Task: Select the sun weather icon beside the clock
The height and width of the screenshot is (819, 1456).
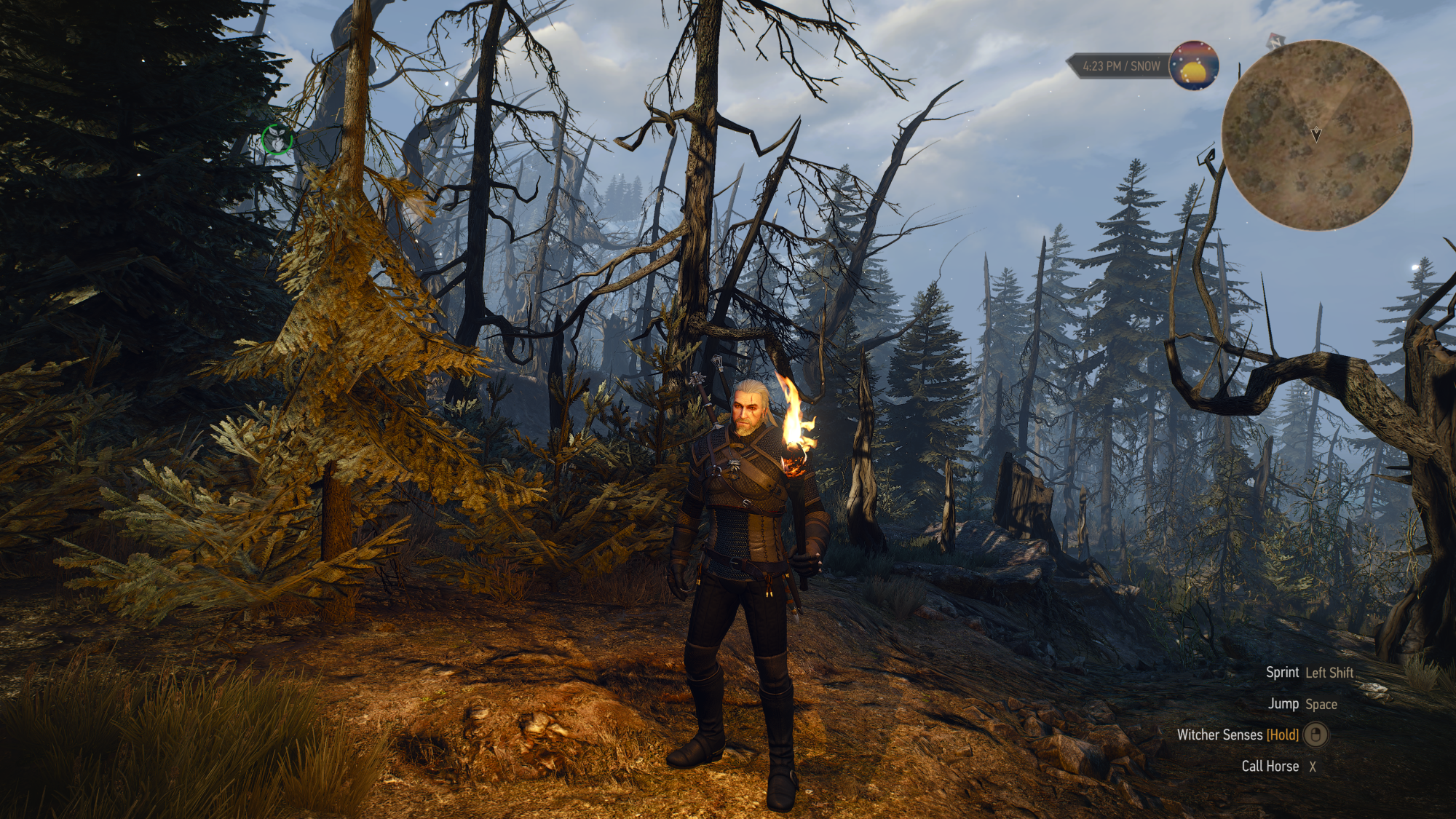Action: tap(1194, 66)
